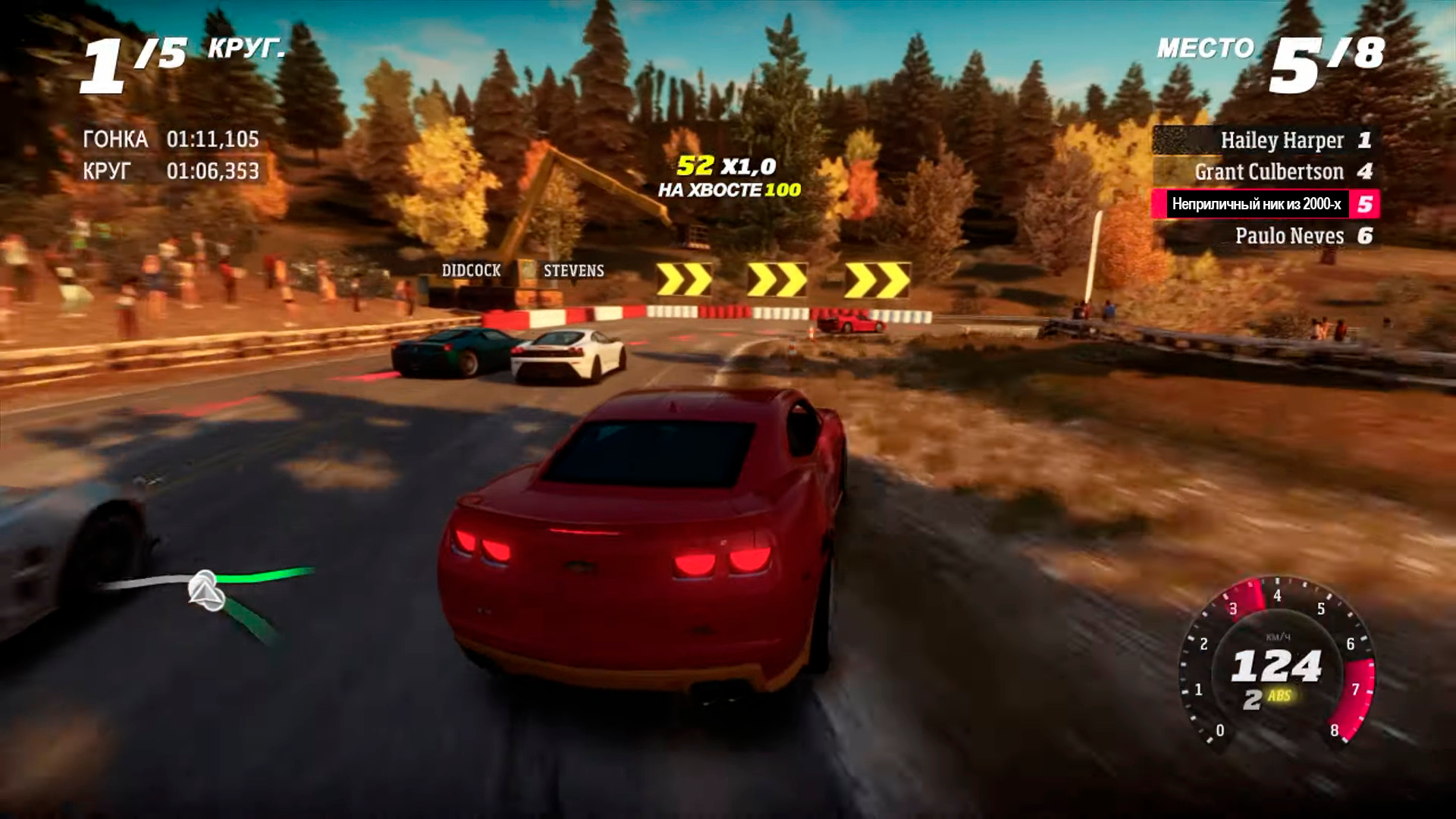Select Grant Culbertson in the standings
1456x819 pixels.
point(1265,172)
